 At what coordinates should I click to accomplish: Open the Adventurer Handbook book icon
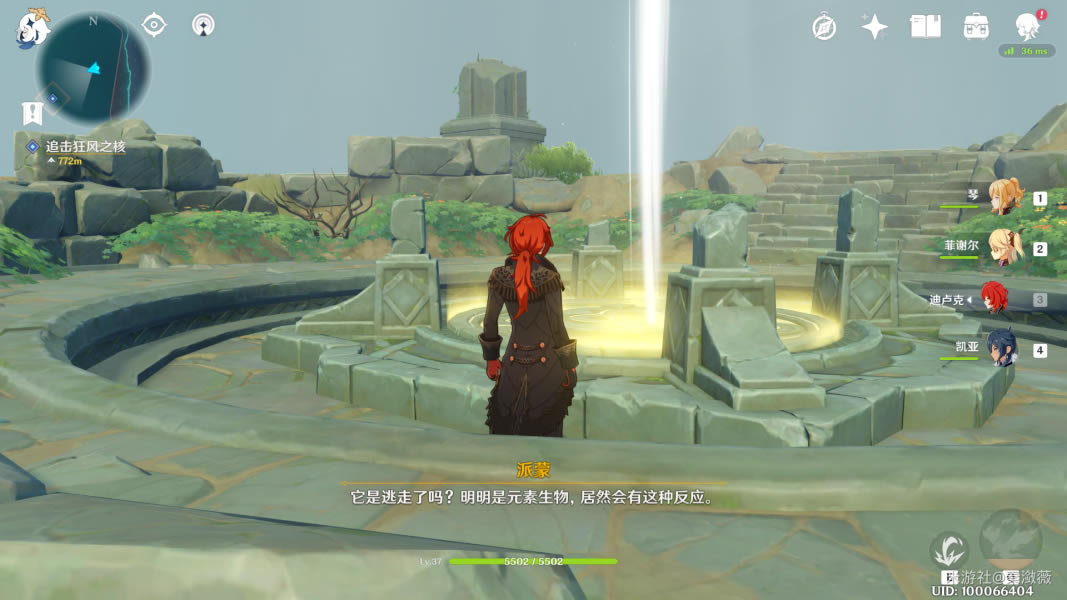tap(925, 27)
